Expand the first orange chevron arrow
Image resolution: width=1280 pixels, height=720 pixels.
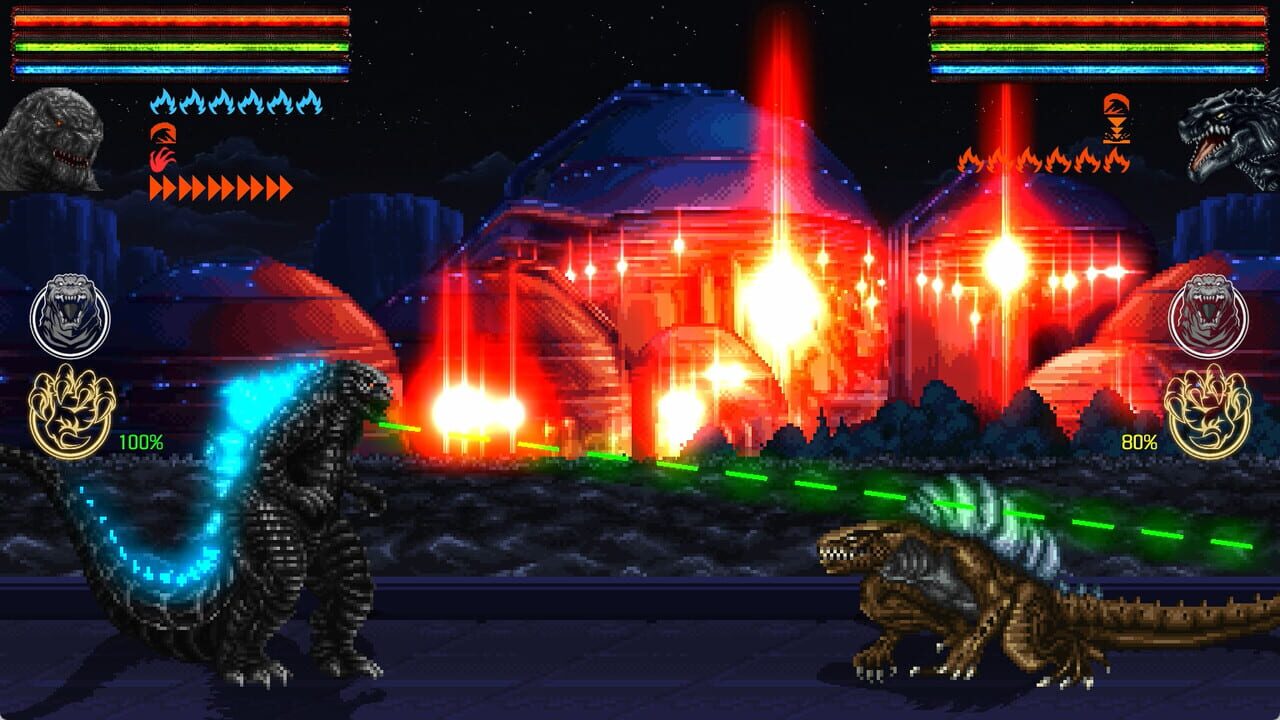[156, 186]
